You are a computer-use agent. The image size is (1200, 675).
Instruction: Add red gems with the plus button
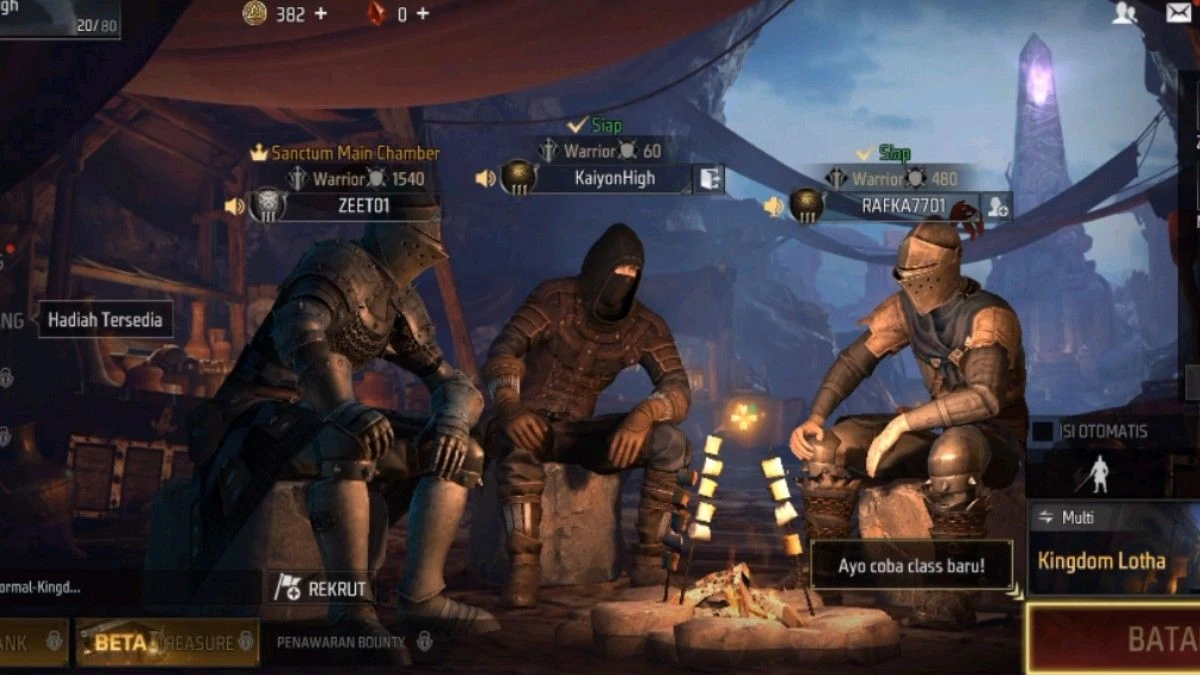tap(423, 14)
